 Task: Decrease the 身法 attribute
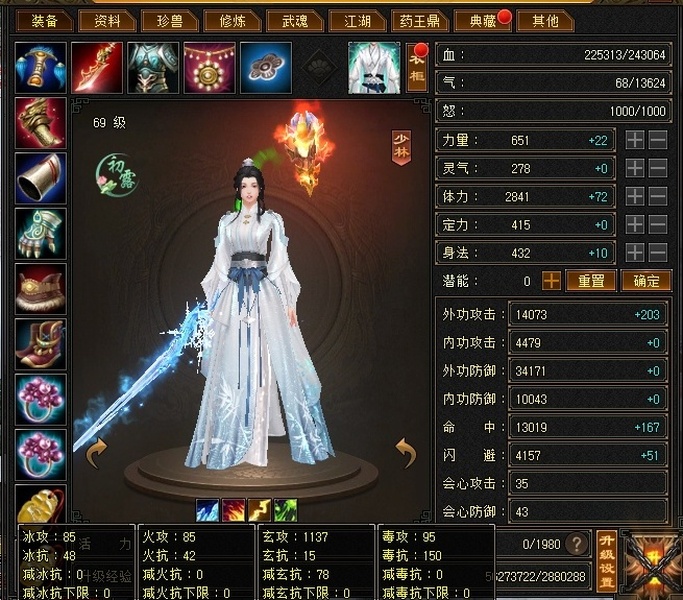coord(658,253)
